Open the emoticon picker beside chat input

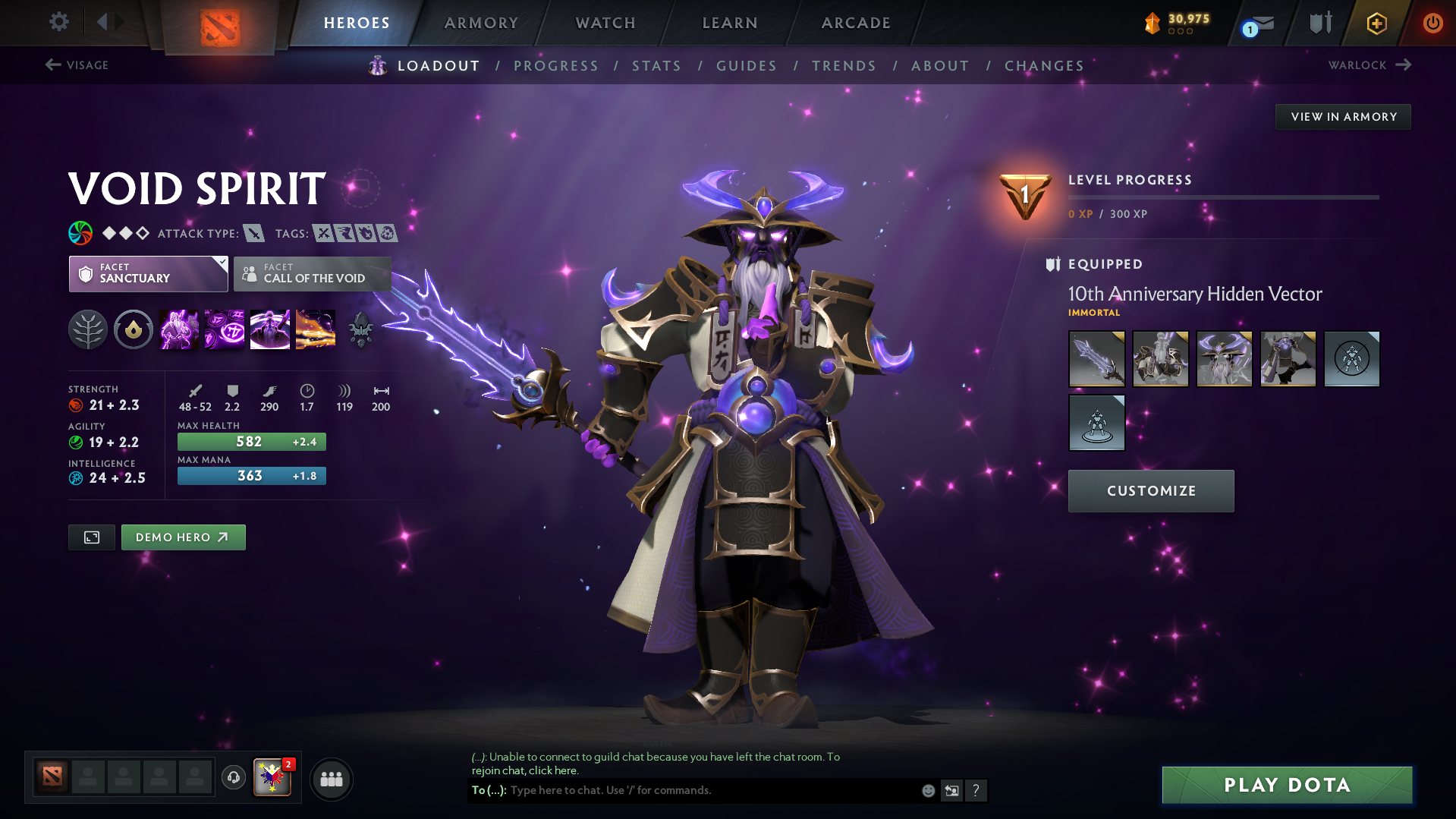927,790
